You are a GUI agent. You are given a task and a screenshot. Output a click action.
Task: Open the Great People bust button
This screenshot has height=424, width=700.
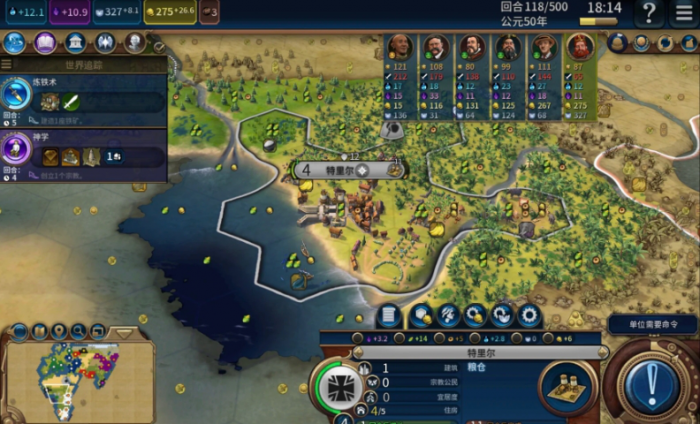pyautogui.click(x=134, y=43)
